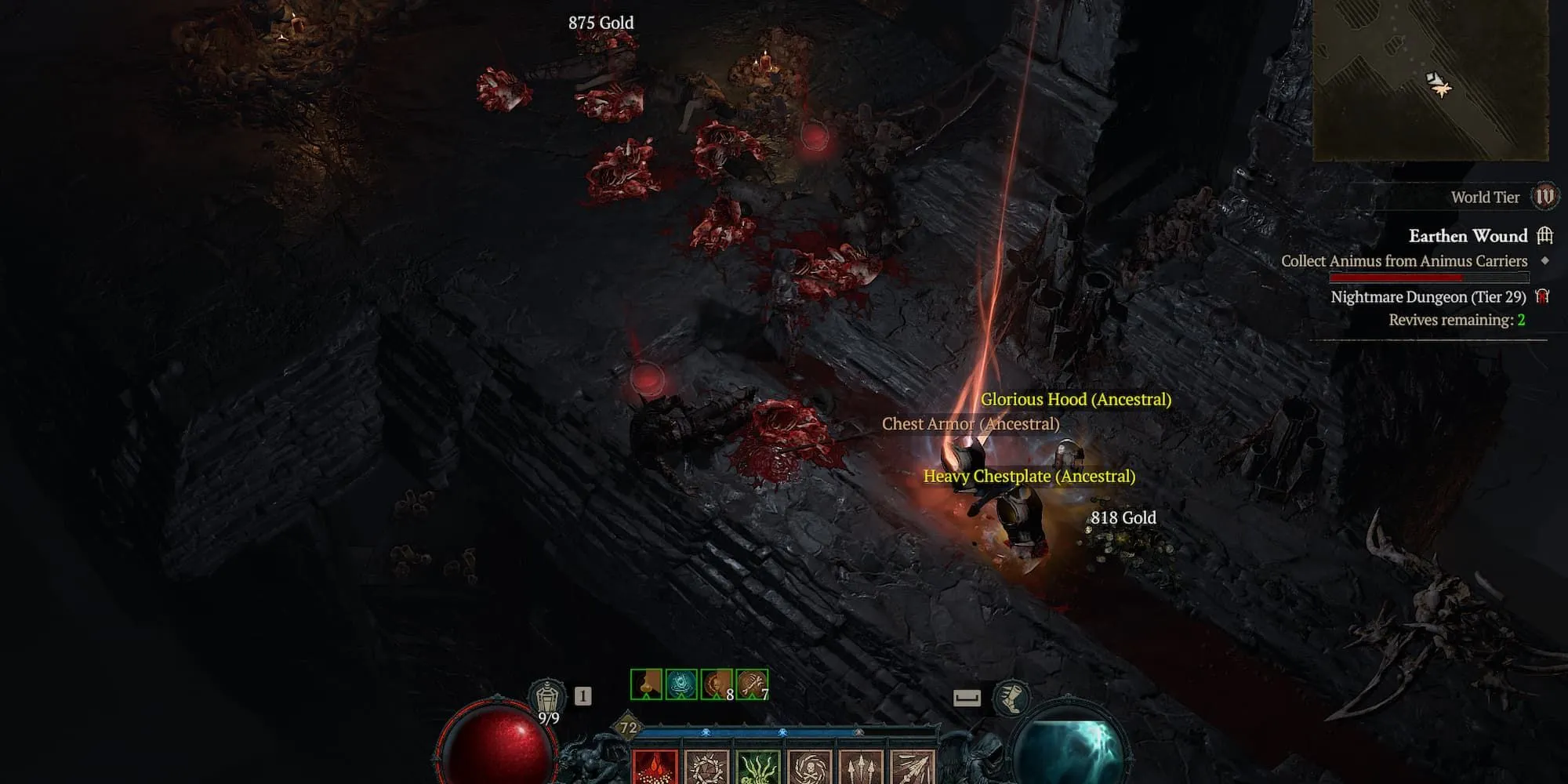1568x784 pixels.
Task: Activate the green tendrils hand skill
Action: click(x=758, y=767)
